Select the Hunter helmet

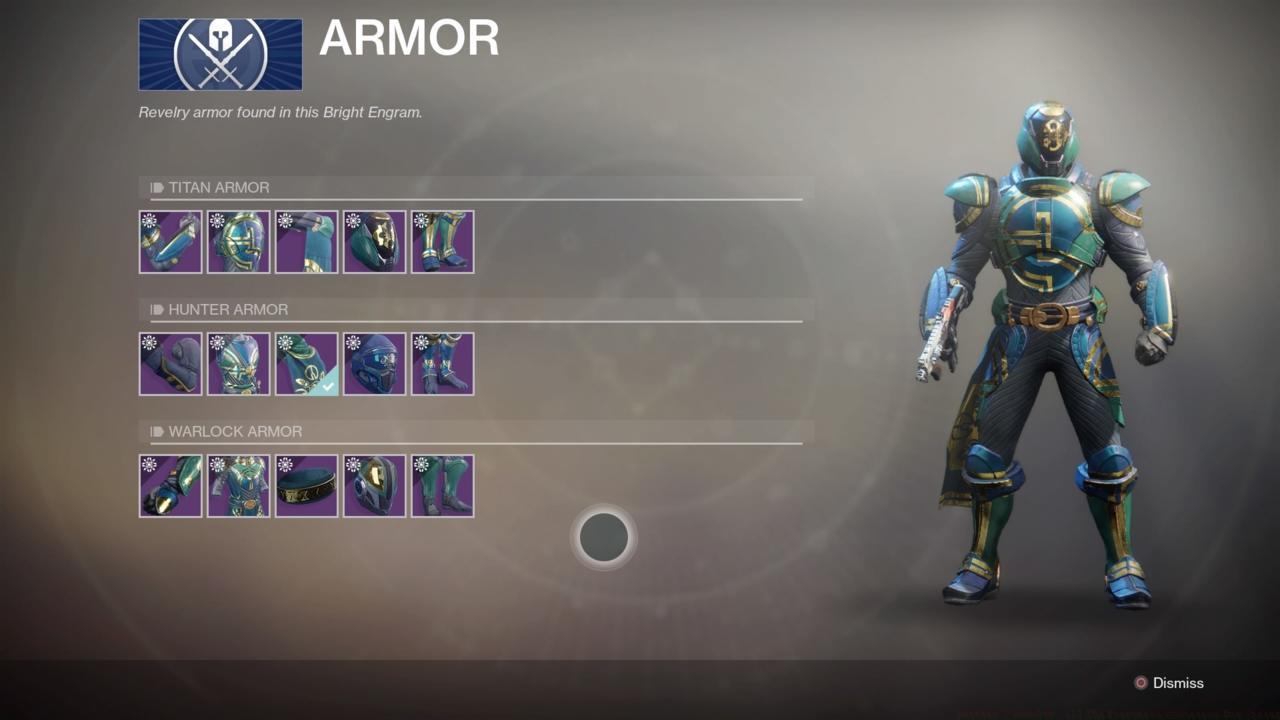click(x=374, y=363)
